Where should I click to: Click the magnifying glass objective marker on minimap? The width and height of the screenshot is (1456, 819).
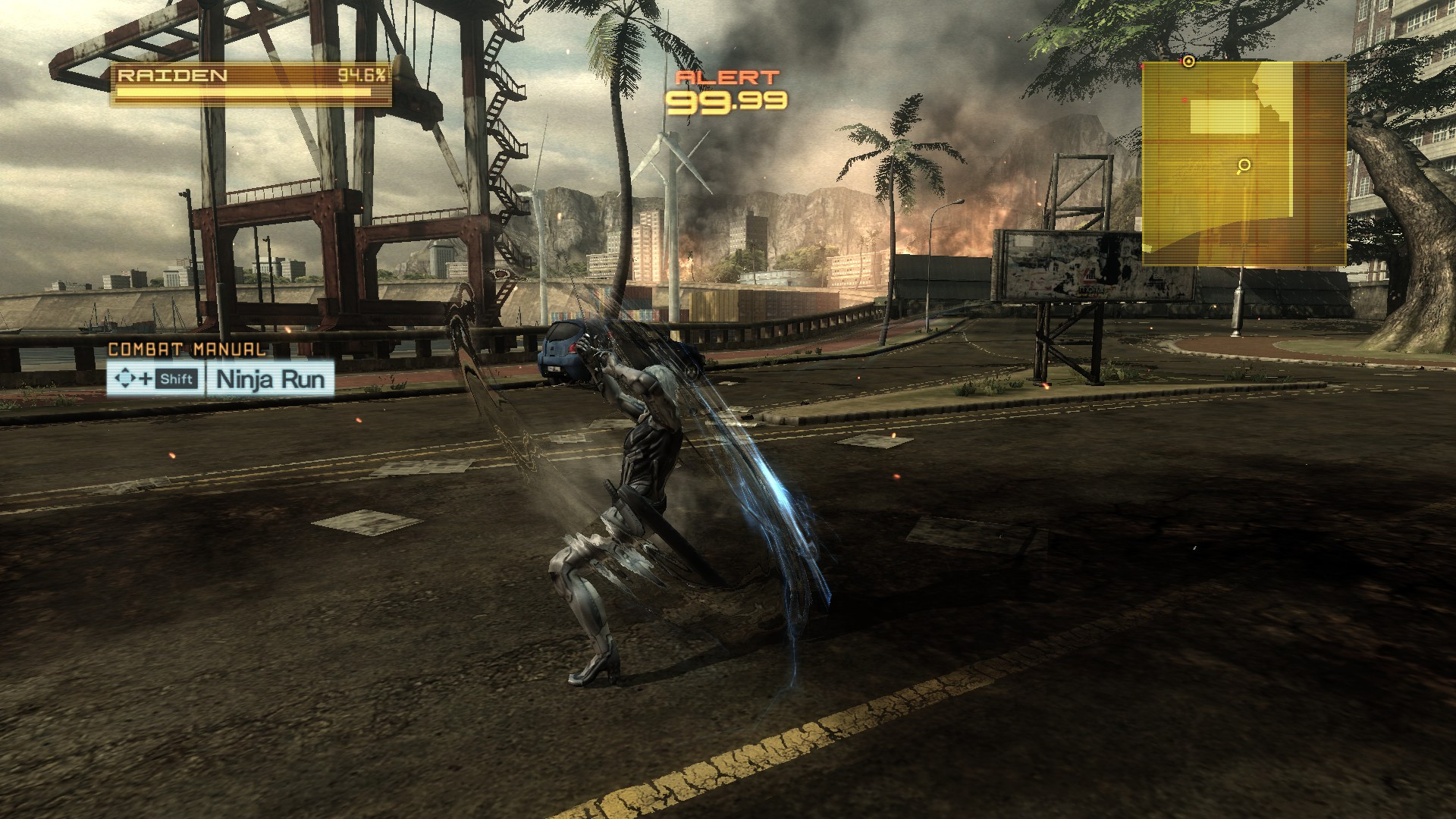(x=1244, y=165)
